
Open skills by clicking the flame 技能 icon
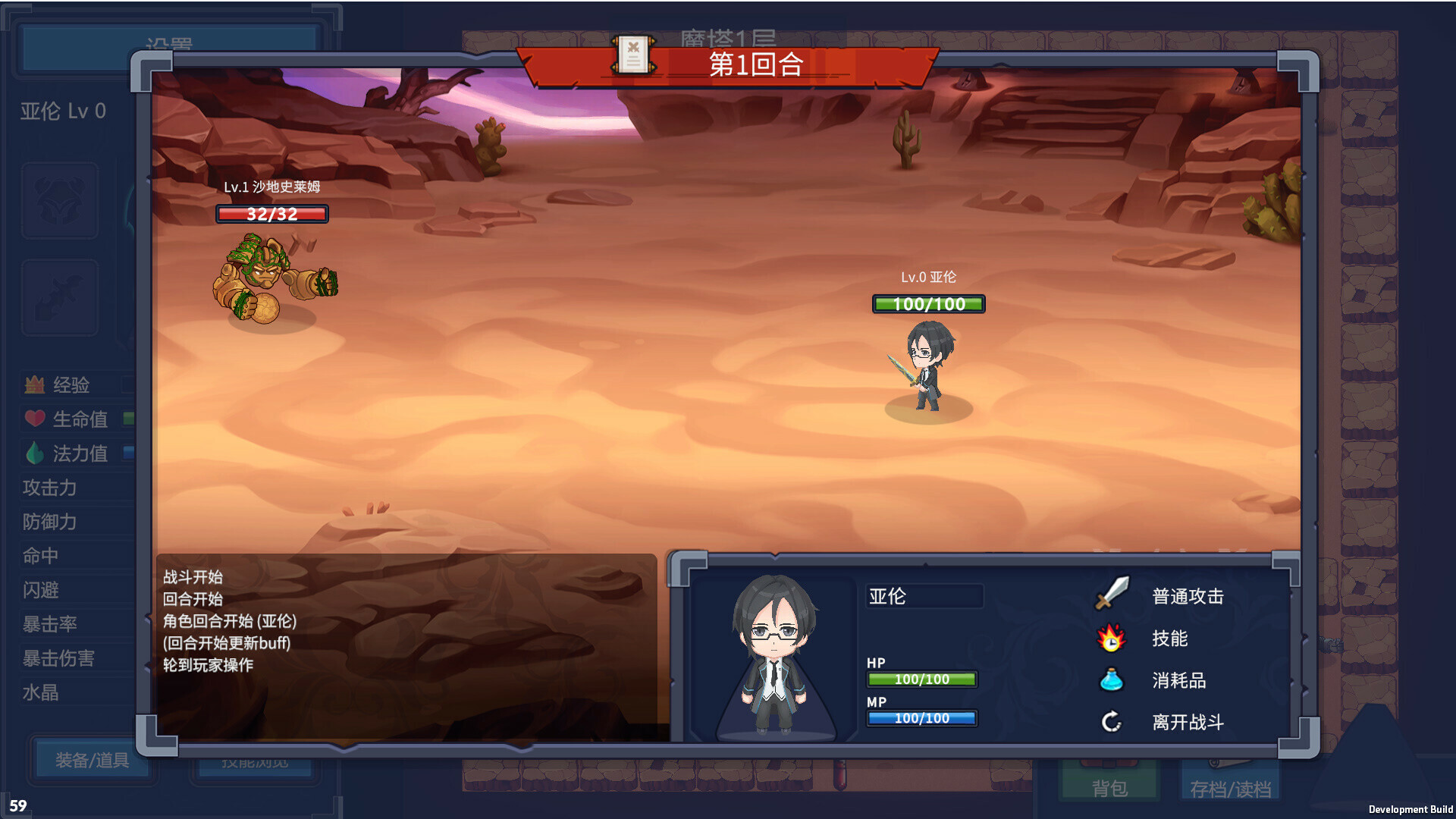tap(1110, 639)
